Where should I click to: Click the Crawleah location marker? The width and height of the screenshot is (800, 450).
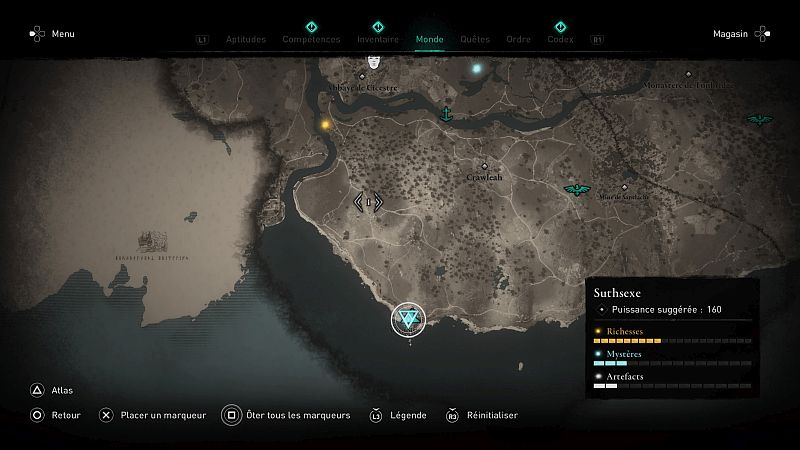[485, 167]
